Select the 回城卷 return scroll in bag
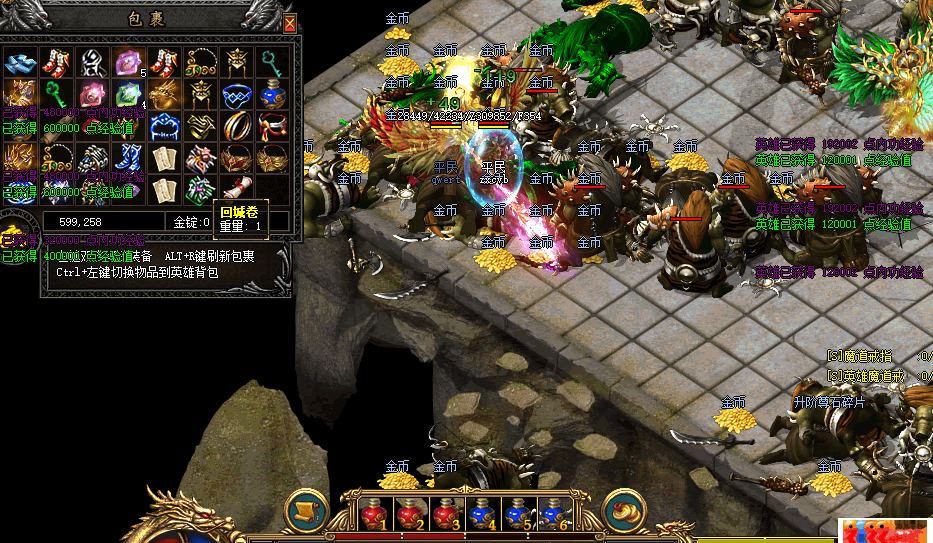Viewport: 933px width, 543px height. [236, 187]
